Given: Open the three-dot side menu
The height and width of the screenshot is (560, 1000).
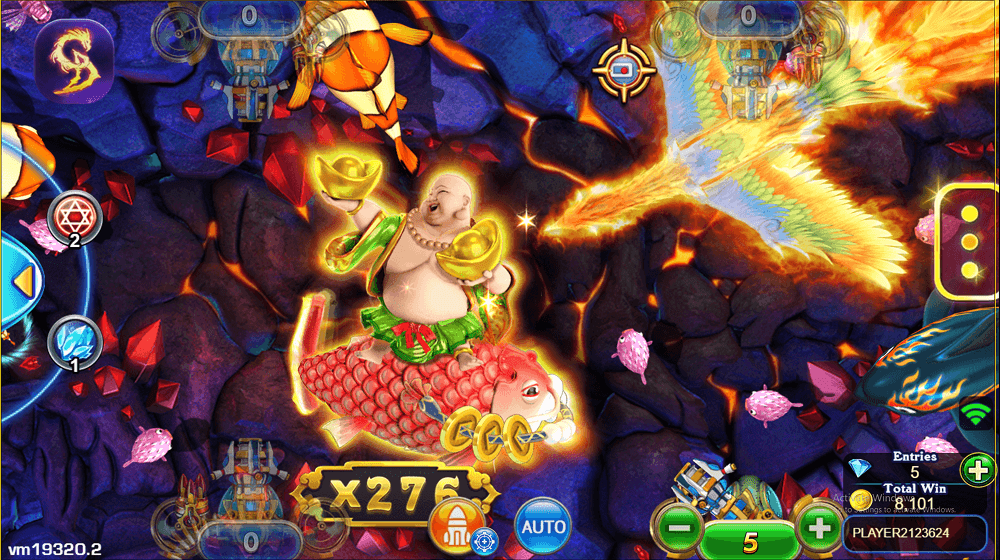Looking at the screenshot, I should pyautogui.click(x=968, y=242).
